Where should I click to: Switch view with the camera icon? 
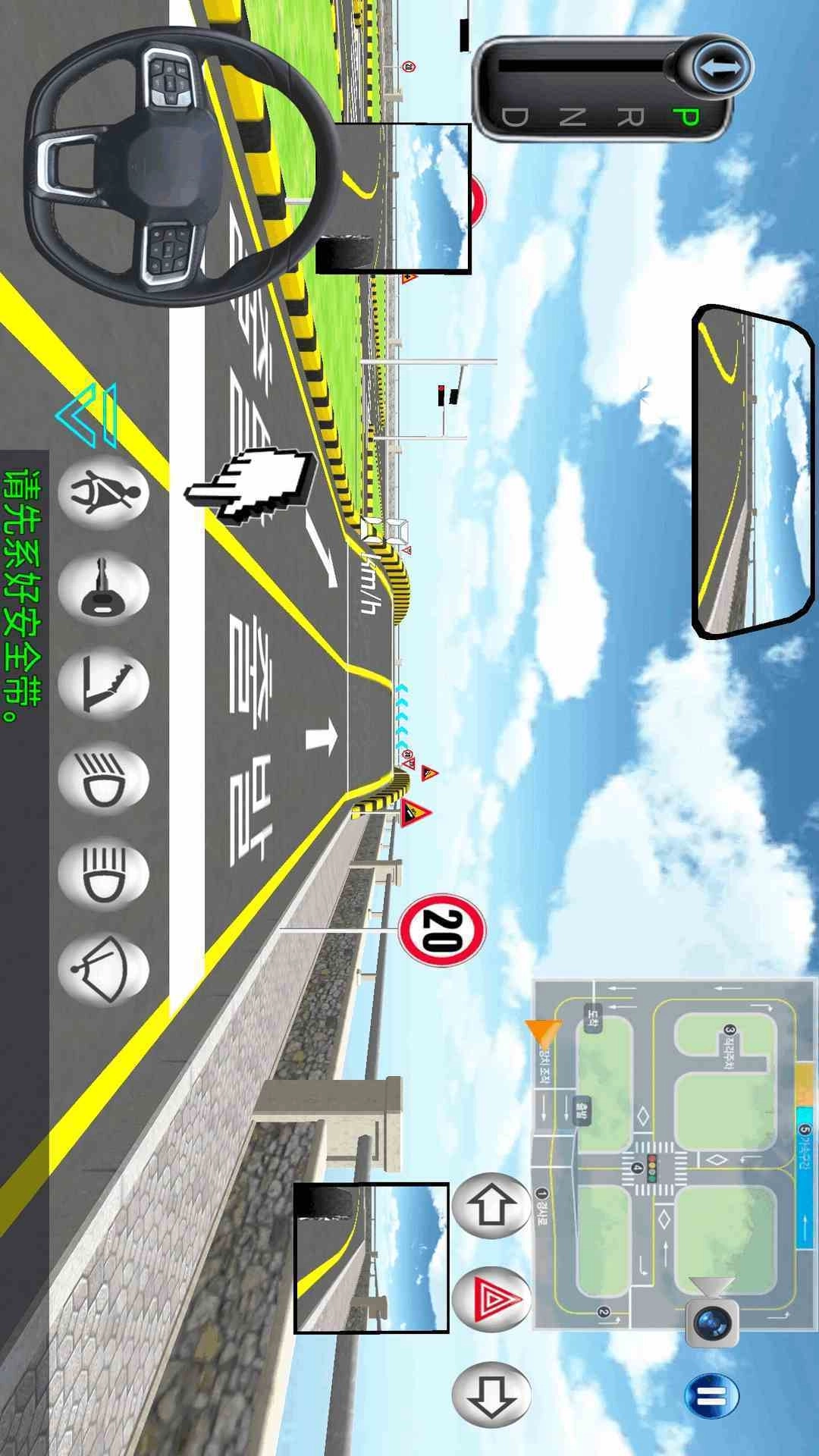click(712, 1318)
